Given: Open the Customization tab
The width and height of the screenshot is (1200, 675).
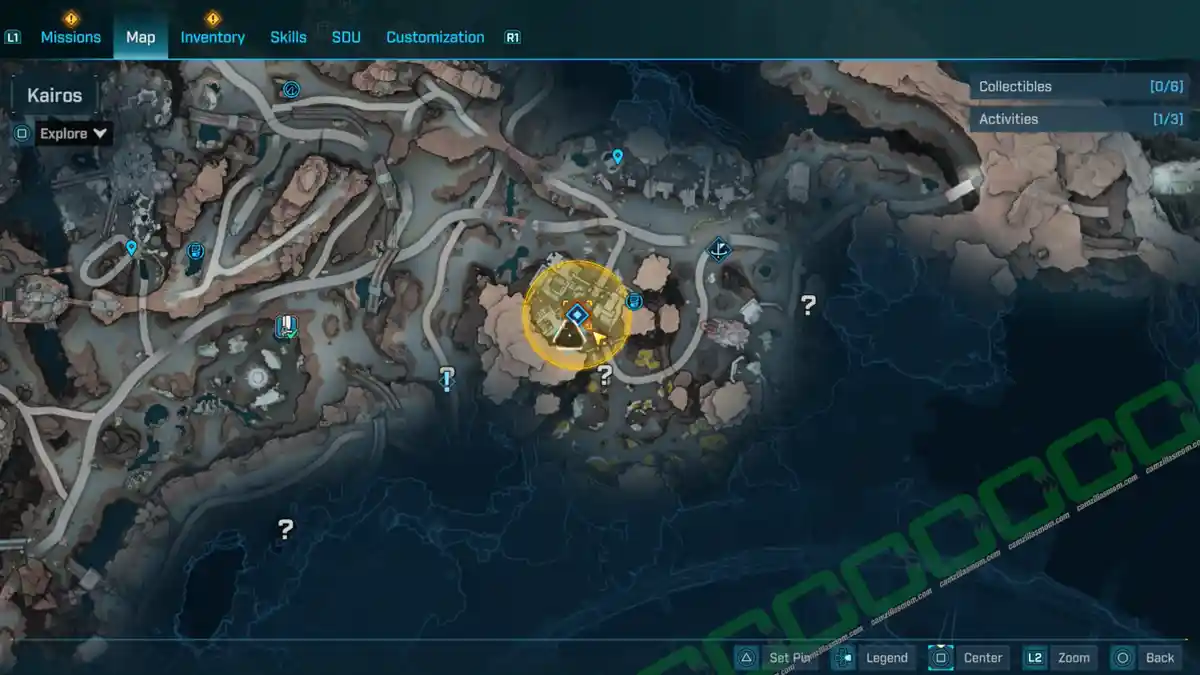Looking at the screenshot, I should 435,37.
